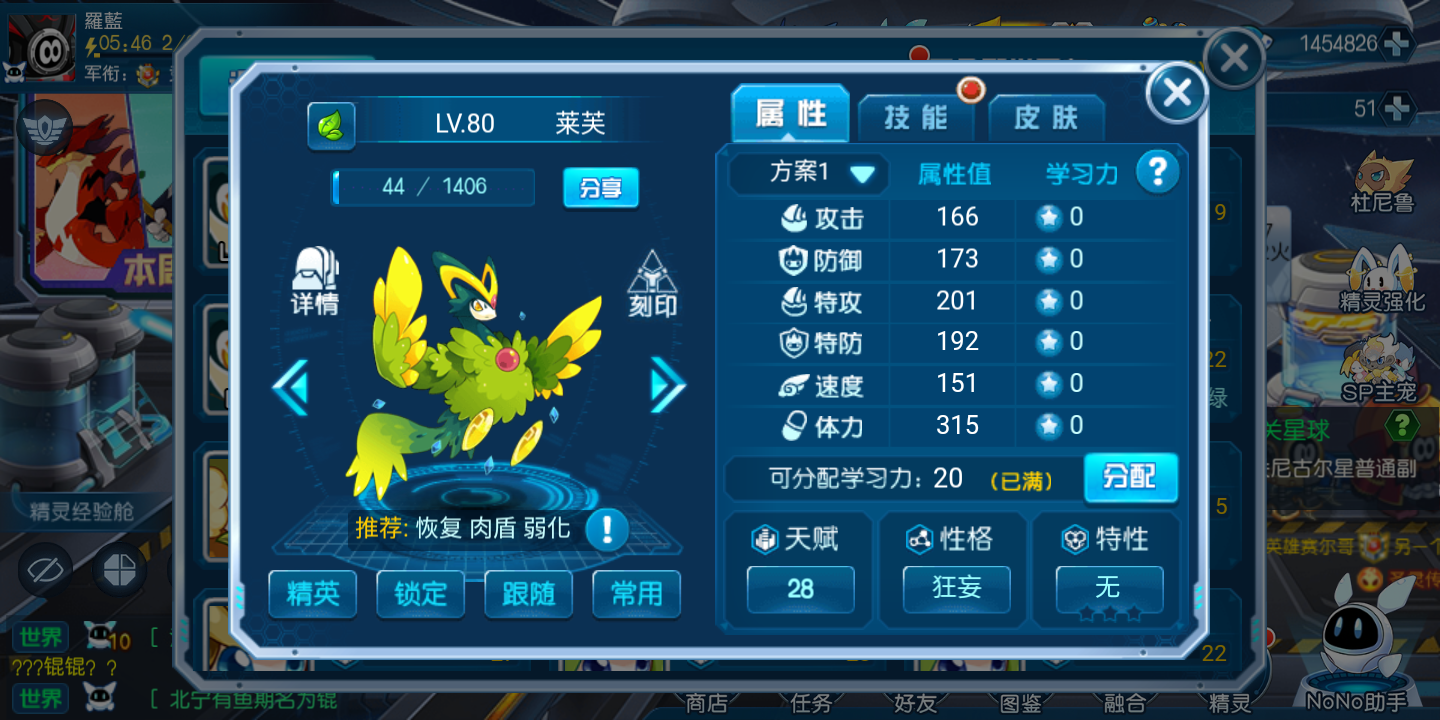The height and width of the screenshot is (720, 1440).
Task: Show the next pet with right arrow
Action: (x=667, y=384)
